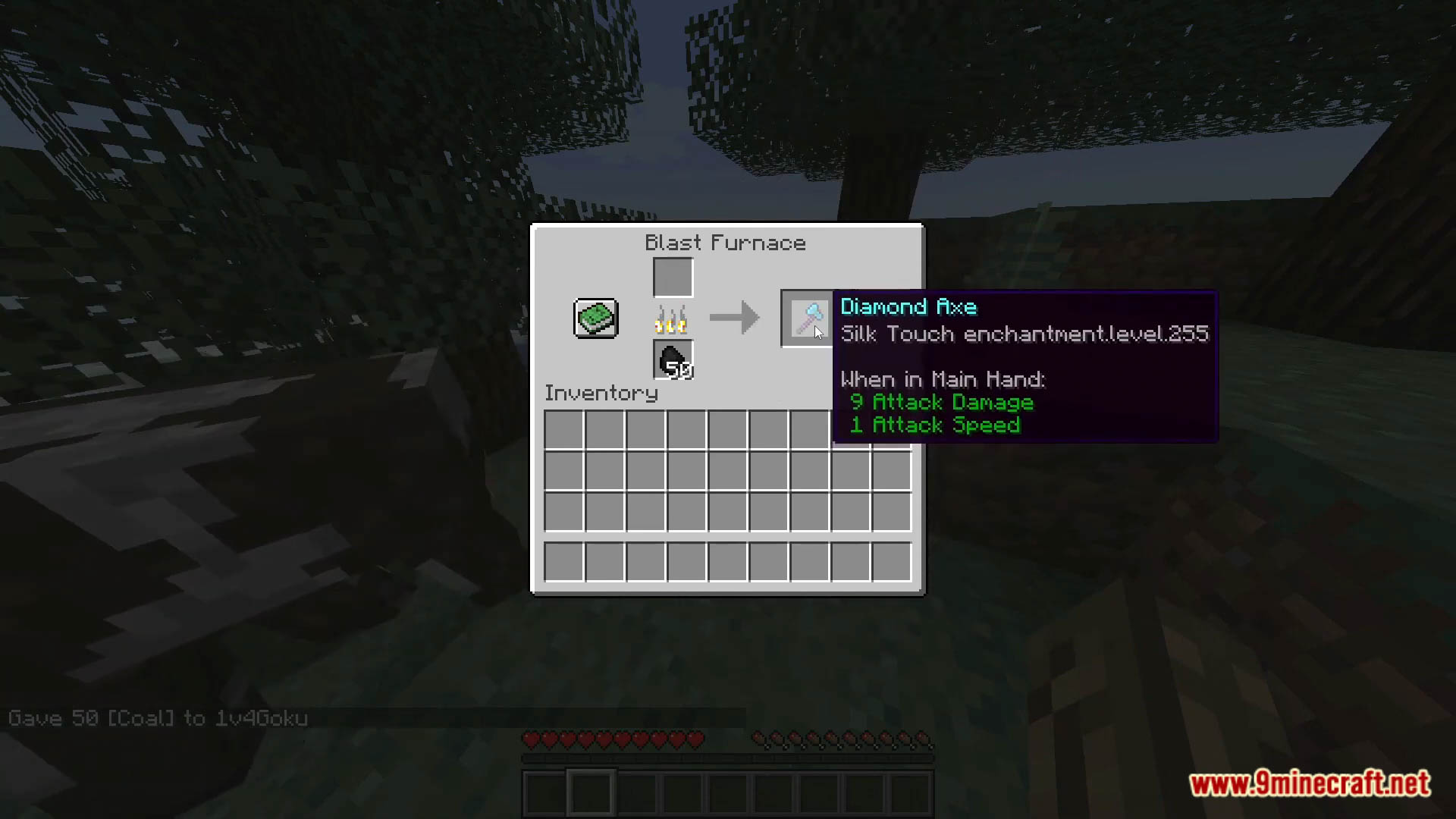Screen dimensions: 1456x819
Task: Click the chat message about 50 Coal
Action: point(158,718)
